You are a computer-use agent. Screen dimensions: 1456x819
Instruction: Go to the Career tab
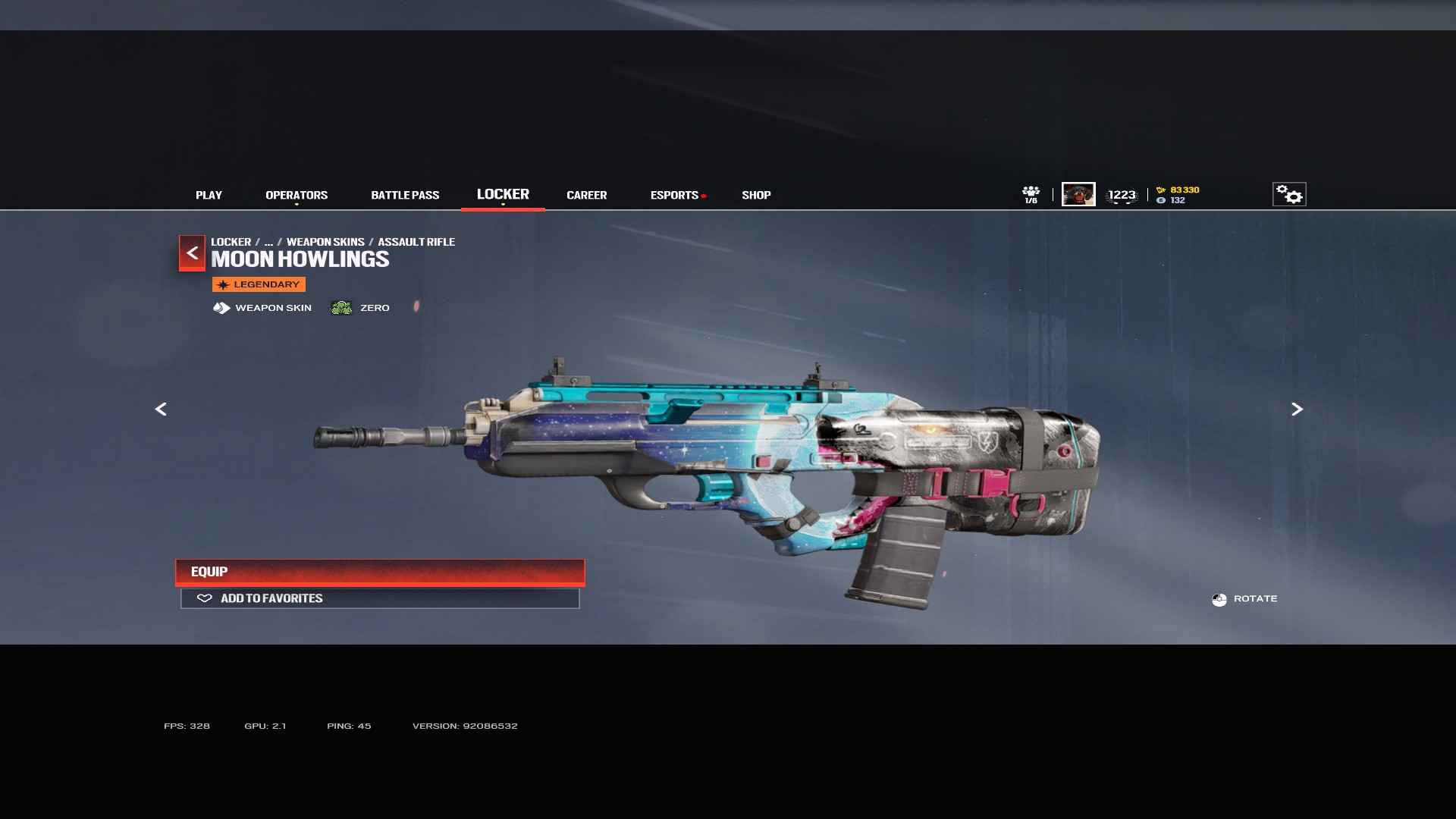[x=586, y=195]
